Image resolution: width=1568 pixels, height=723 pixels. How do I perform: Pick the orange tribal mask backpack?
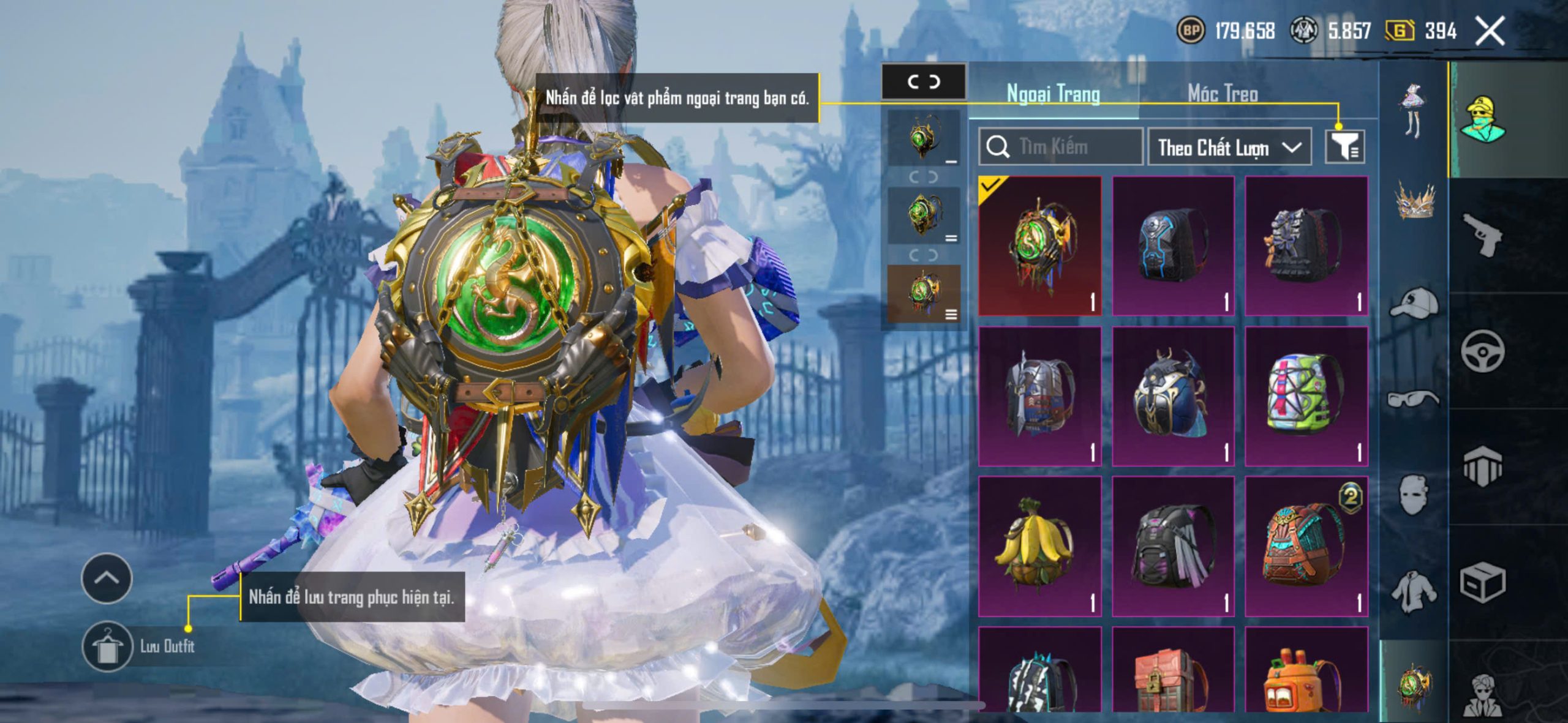click(x=1306, y=546)
